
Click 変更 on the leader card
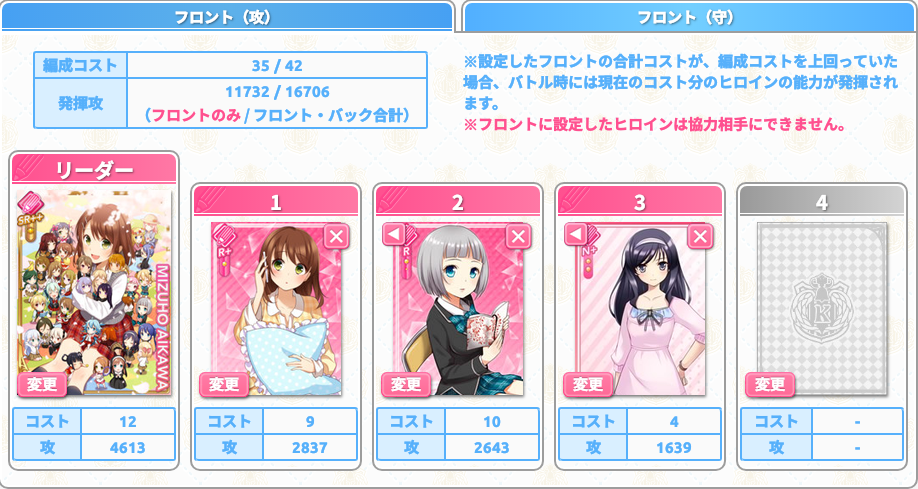[42, 384]
